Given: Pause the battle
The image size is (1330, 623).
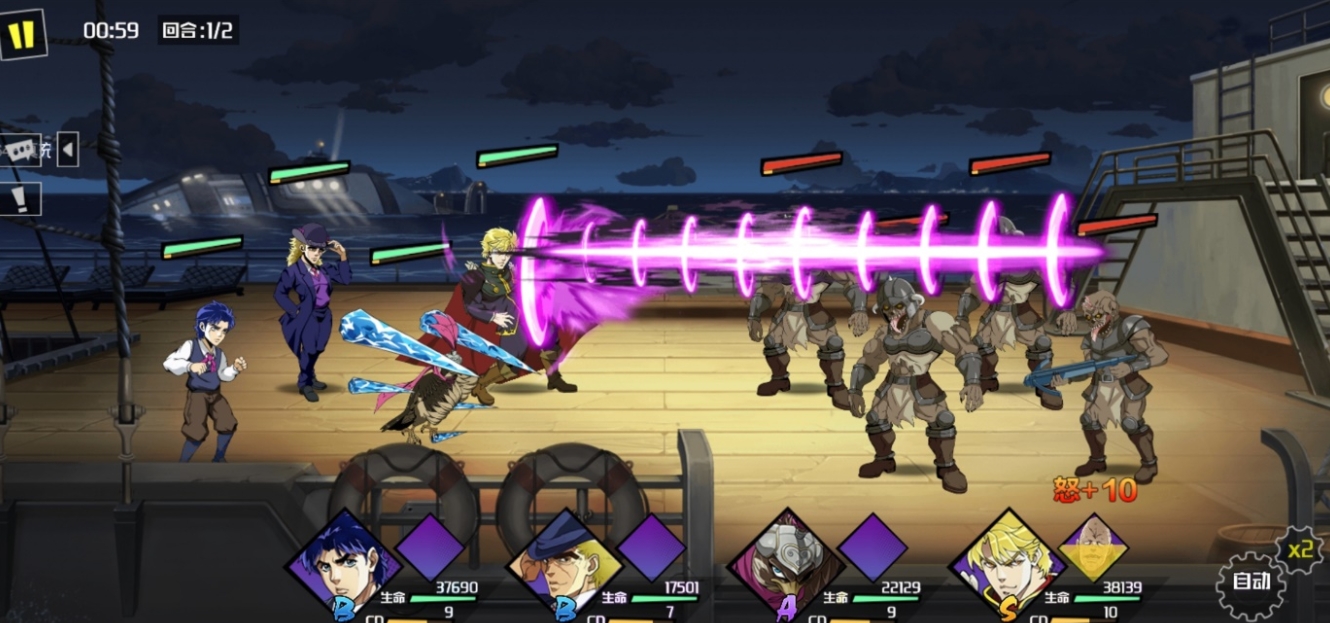Looking at the screenshot, I should pyautogui.click(x=22, y=34).
